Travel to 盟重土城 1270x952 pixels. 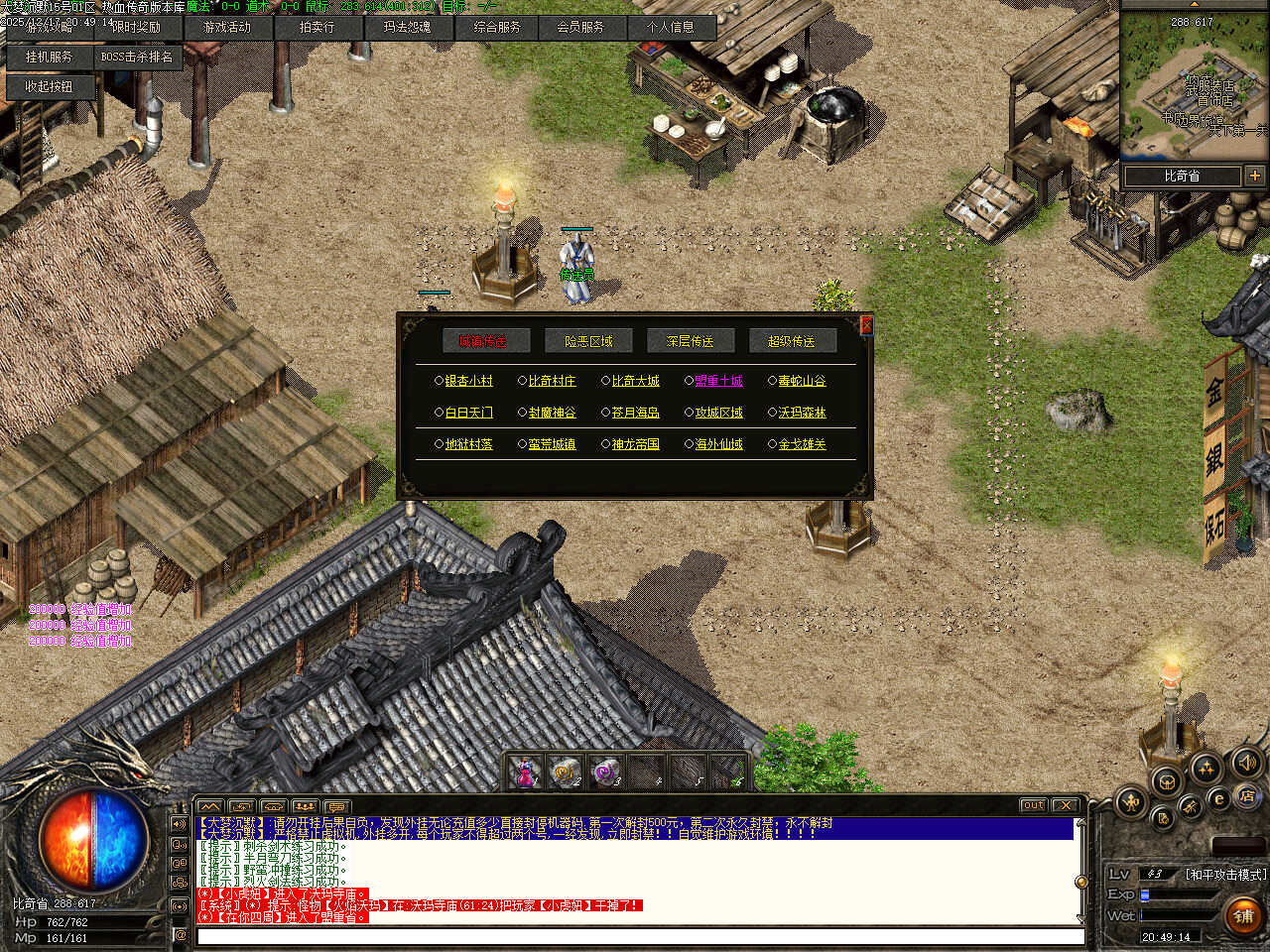coord(718,381)
